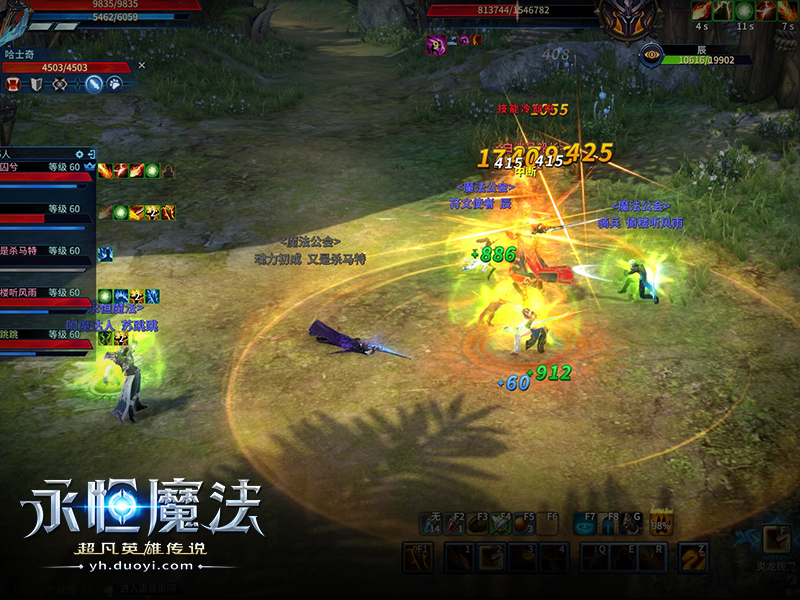Activate the F7 blue swirl skill
Screen dimensions: 800x600
coord(585,524)
